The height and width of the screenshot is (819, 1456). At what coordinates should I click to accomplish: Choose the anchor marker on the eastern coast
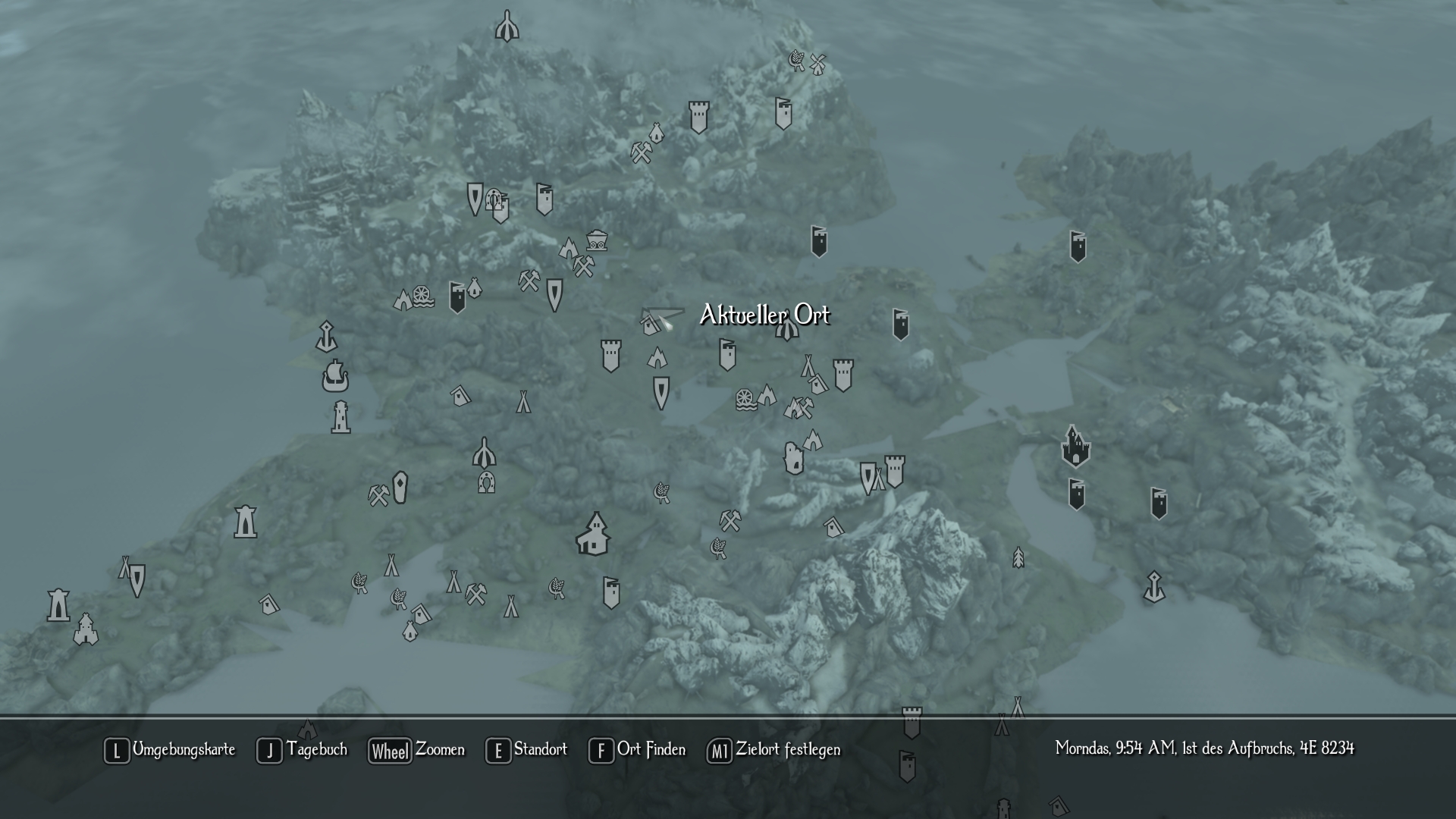click(1154, 587)
